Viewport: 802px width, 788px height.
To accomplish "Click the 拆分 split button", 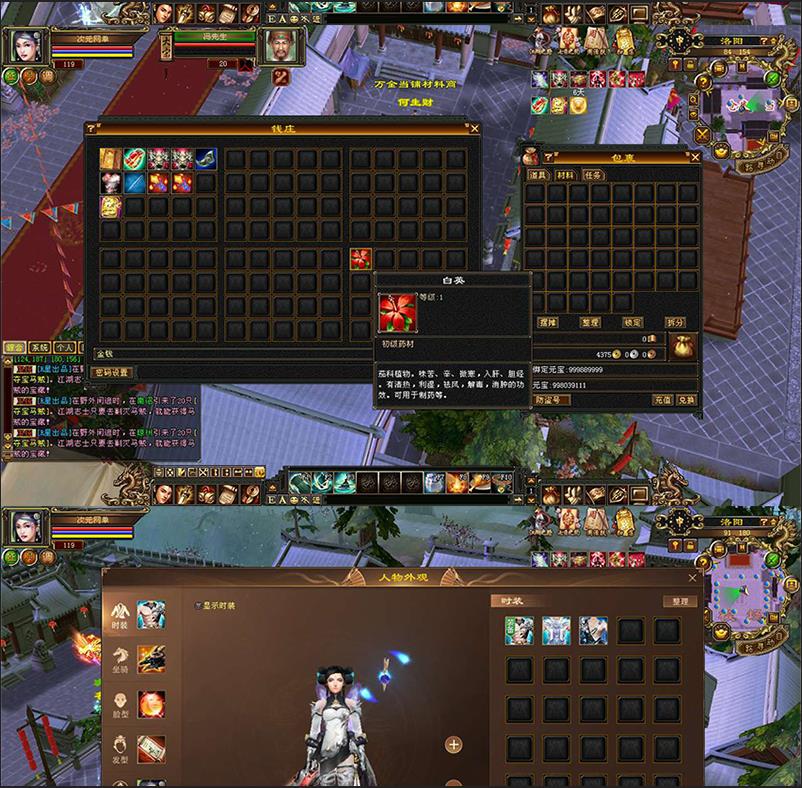I will tap(676, 323).
